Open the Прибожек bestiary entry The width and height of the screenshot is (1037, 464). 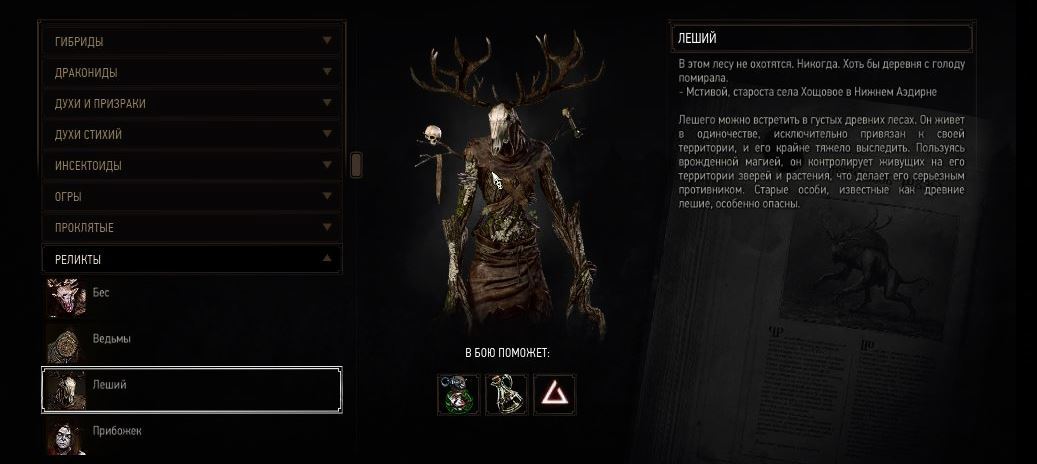(190, 433)
